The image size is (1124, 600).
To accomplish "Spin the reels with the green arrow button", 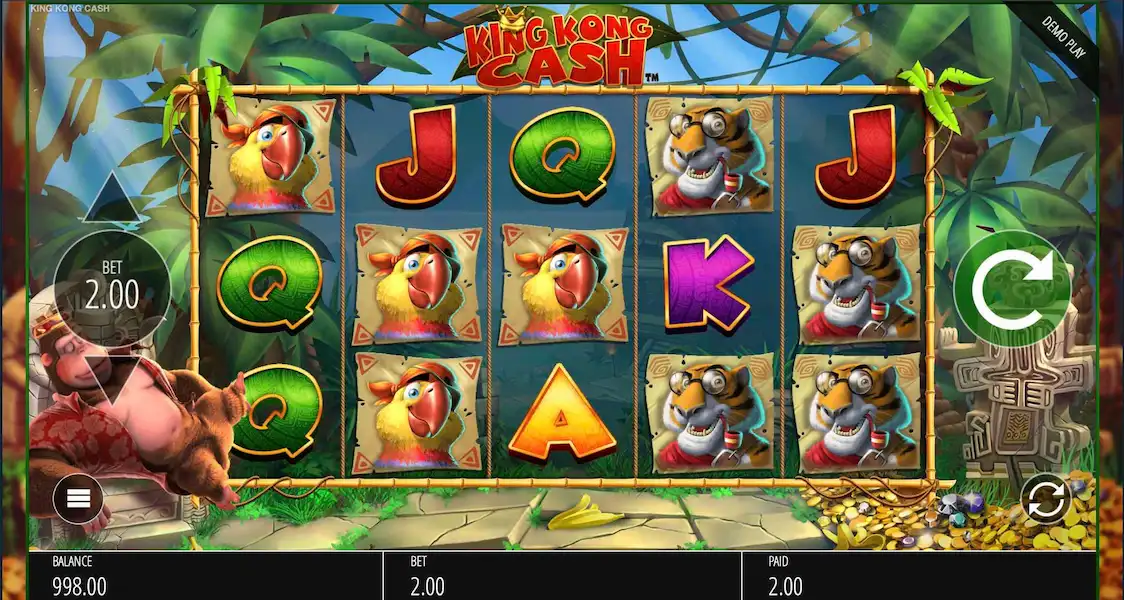I will 1011,290.
